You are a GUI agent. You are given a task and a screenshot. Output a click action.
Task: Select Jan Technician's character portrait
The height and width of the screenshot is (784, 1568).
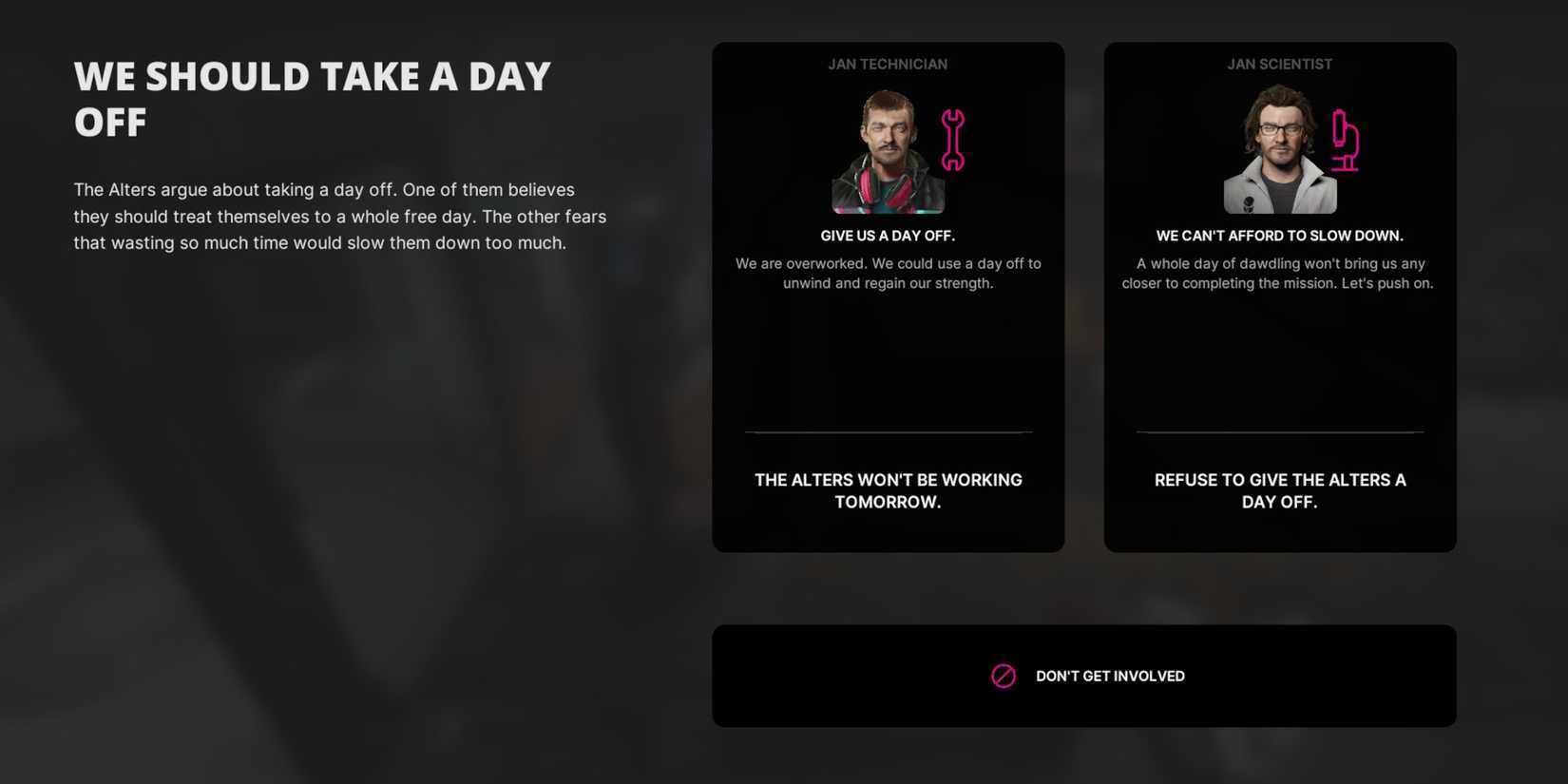(x=887, y=152)
